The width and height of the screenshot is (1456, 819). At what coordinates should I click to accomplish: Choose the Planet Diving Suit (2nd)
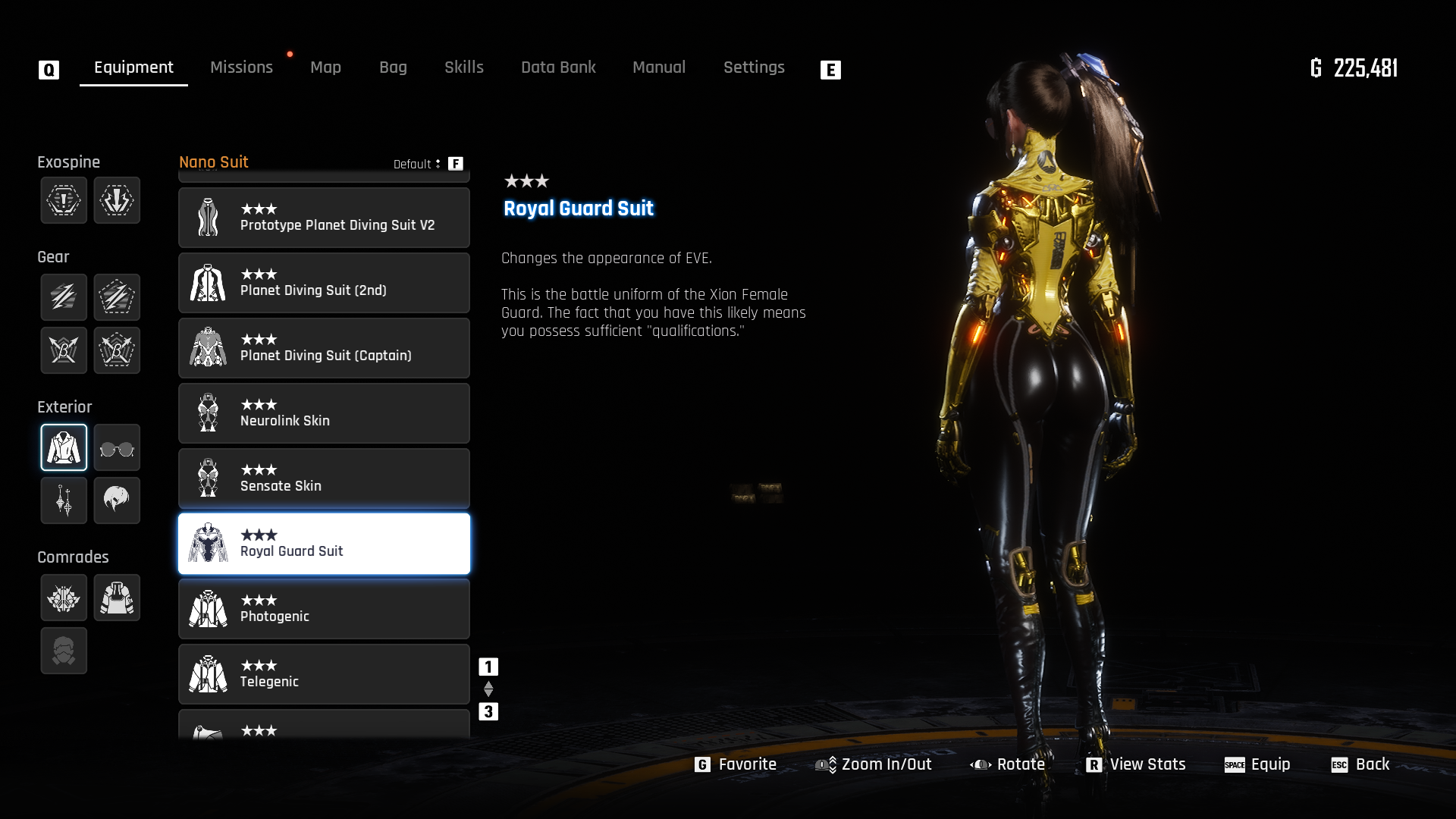tap(324, 283)
